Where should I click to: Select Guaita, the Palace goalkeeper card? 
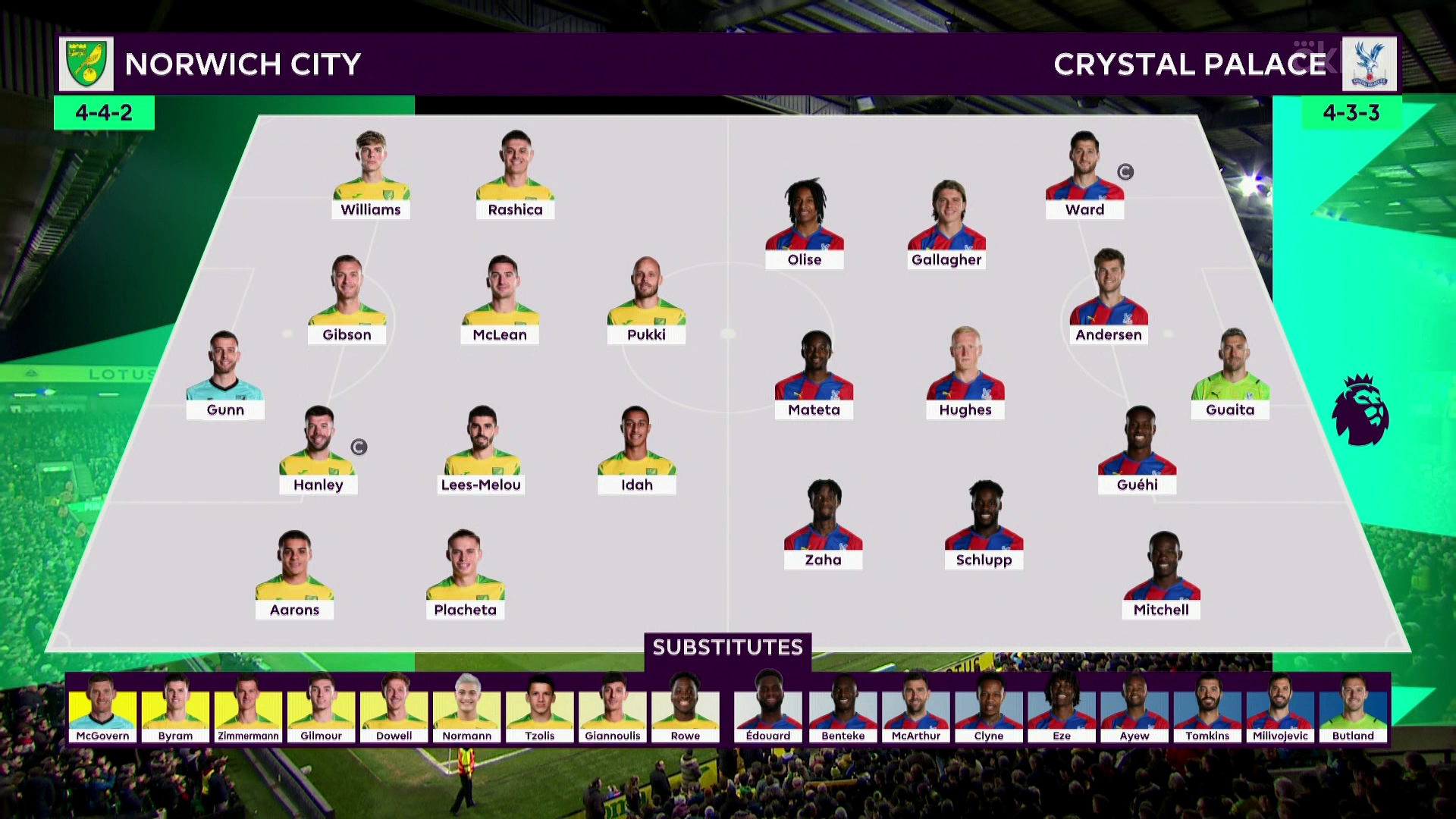[x=1230, y=375]
